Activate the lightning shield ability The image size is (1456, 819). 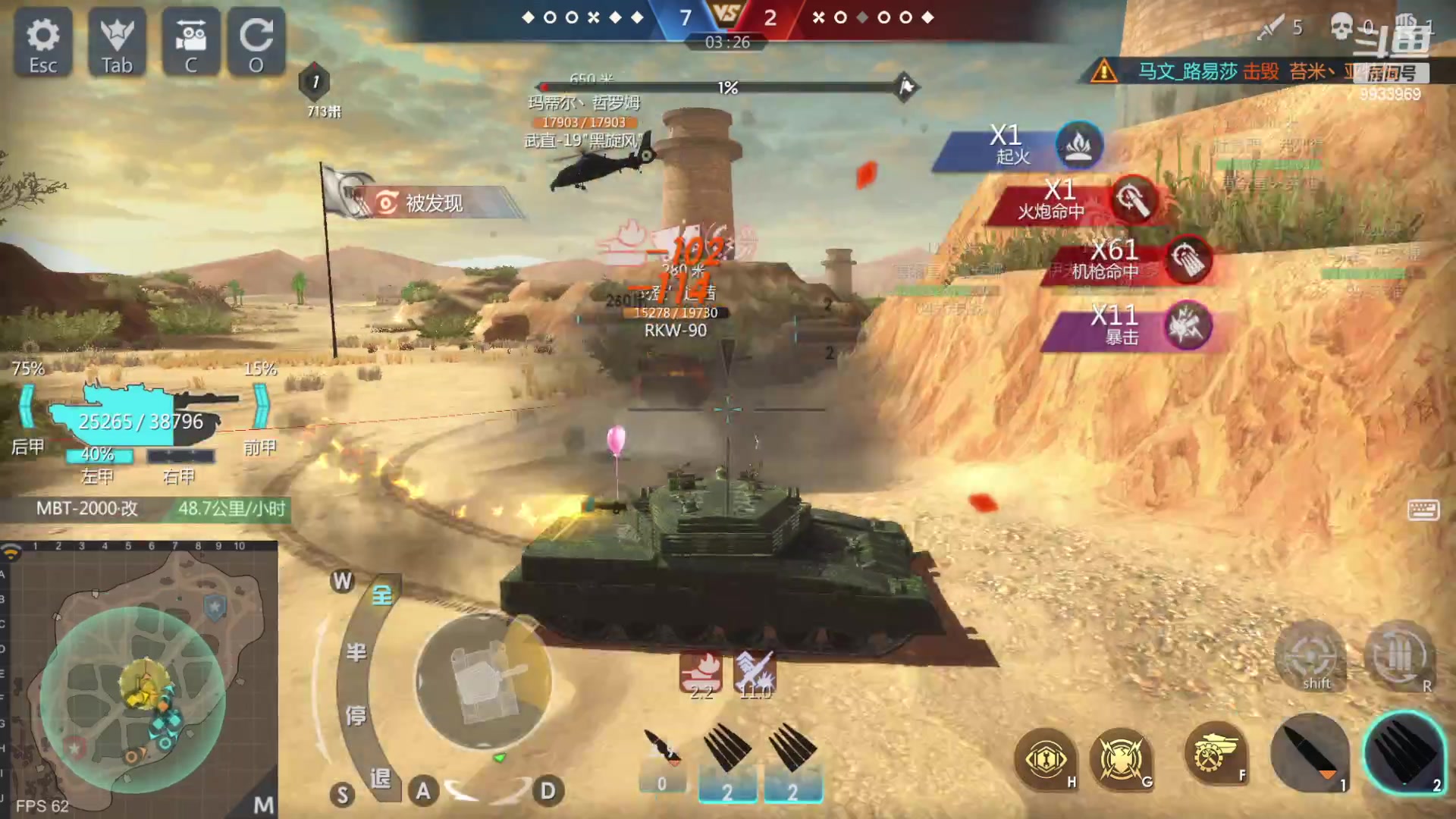click(x=1121, y=759)
